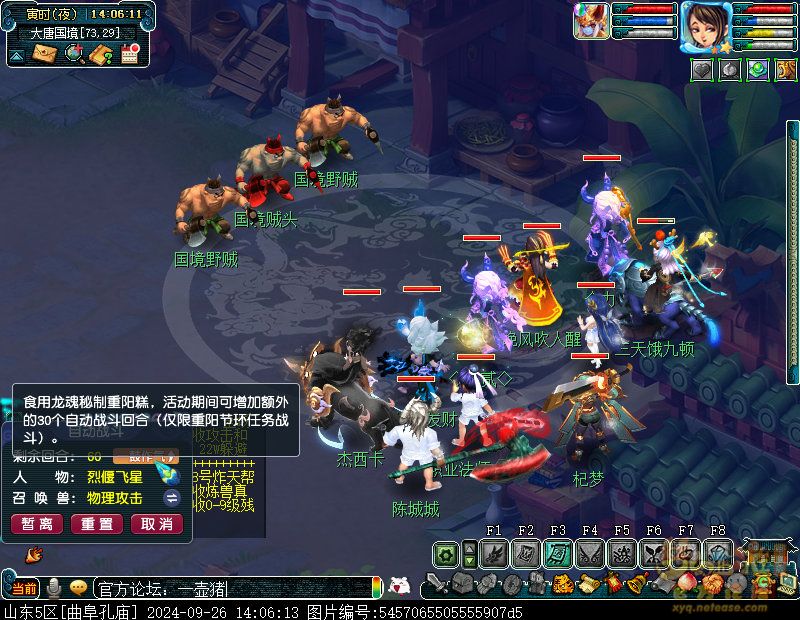800x620 pixels.
Task: Use the highlighted F3 scroll skill slot
Action: click(557, 553)
